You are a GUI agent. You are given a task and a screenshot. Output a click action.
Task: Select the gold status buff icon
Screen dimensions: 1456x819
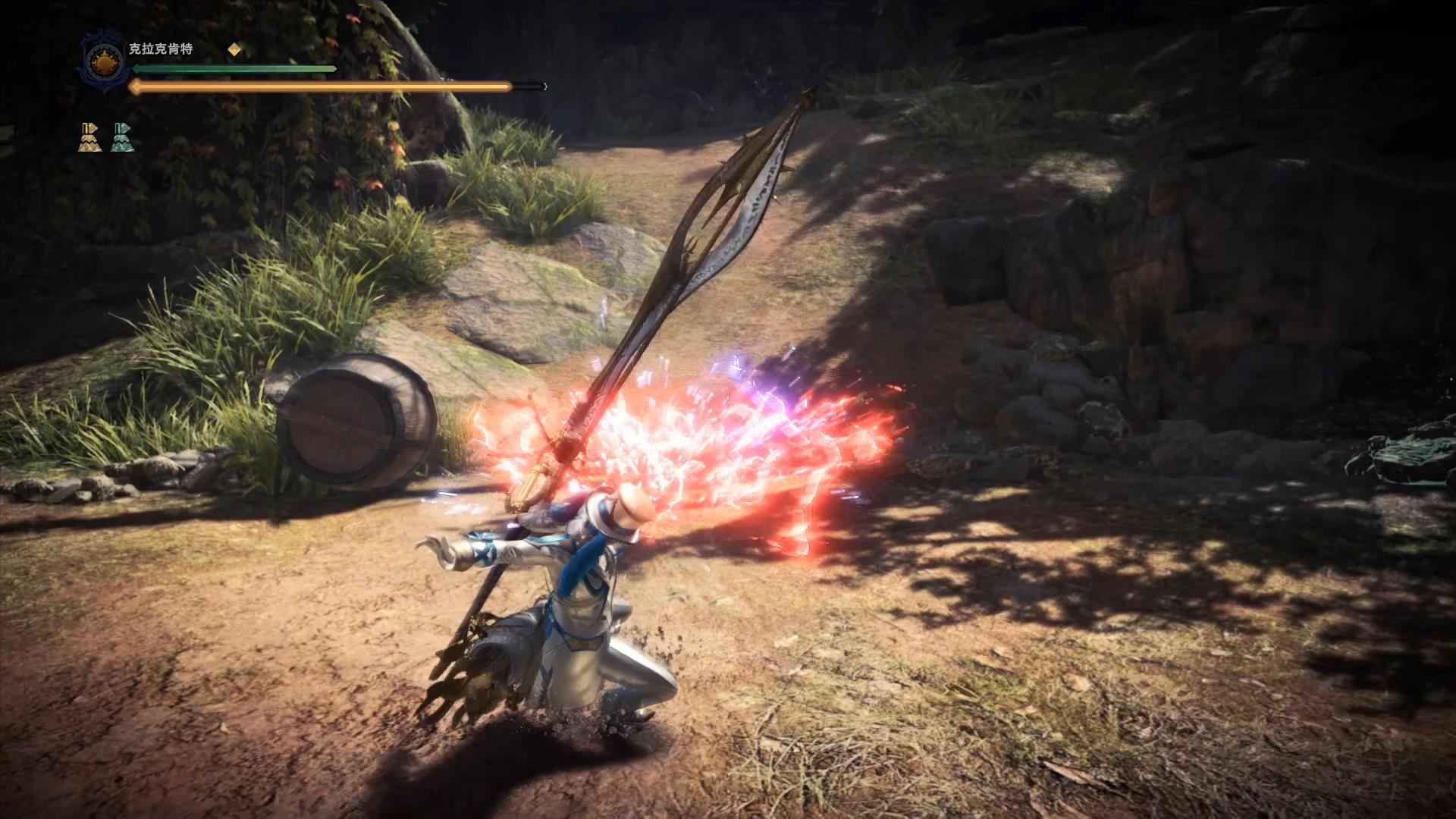coord(89,137)
